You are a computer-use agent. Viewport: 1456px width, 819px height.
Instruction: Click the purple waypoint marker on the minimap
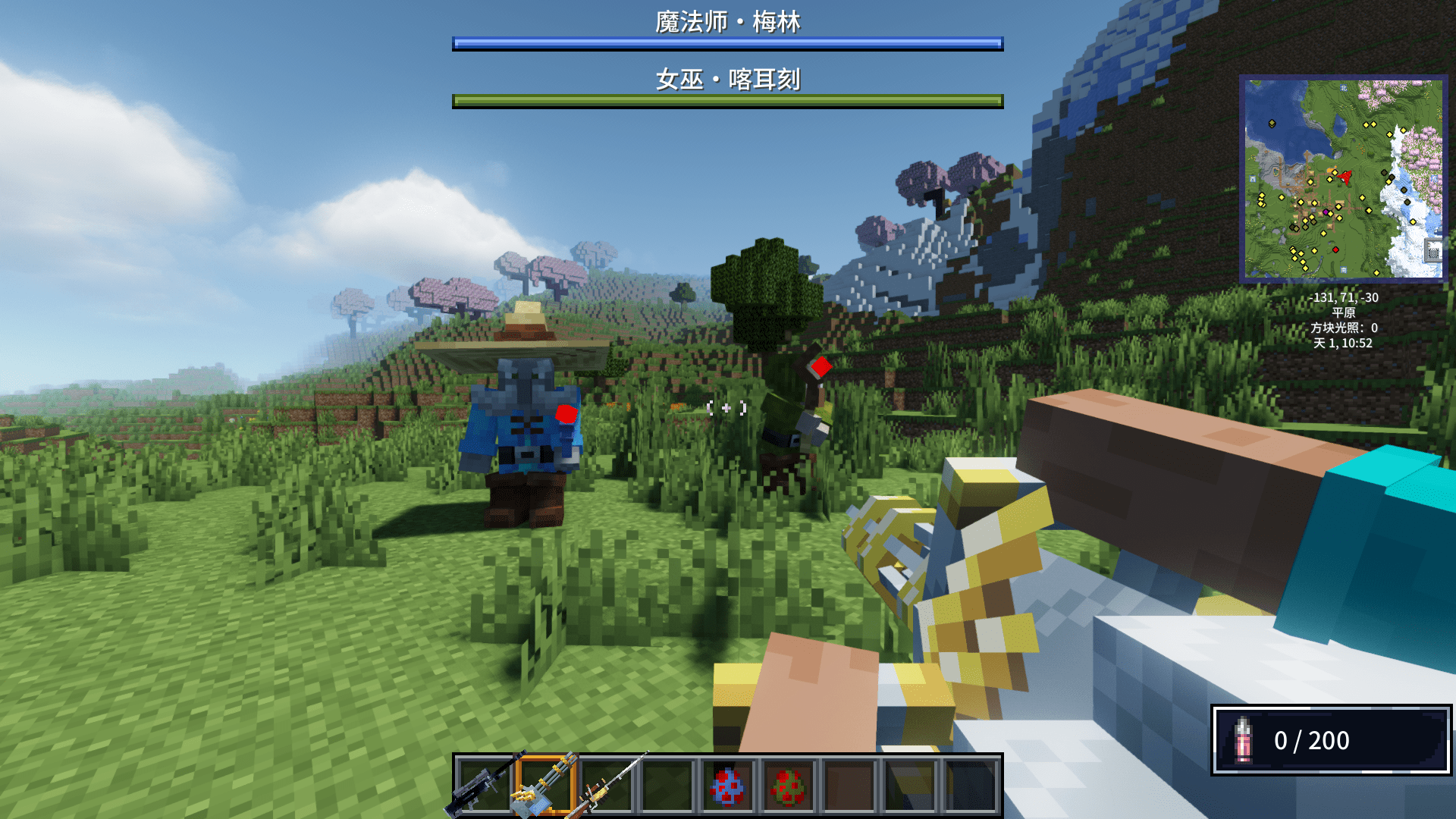(1326, 212)
